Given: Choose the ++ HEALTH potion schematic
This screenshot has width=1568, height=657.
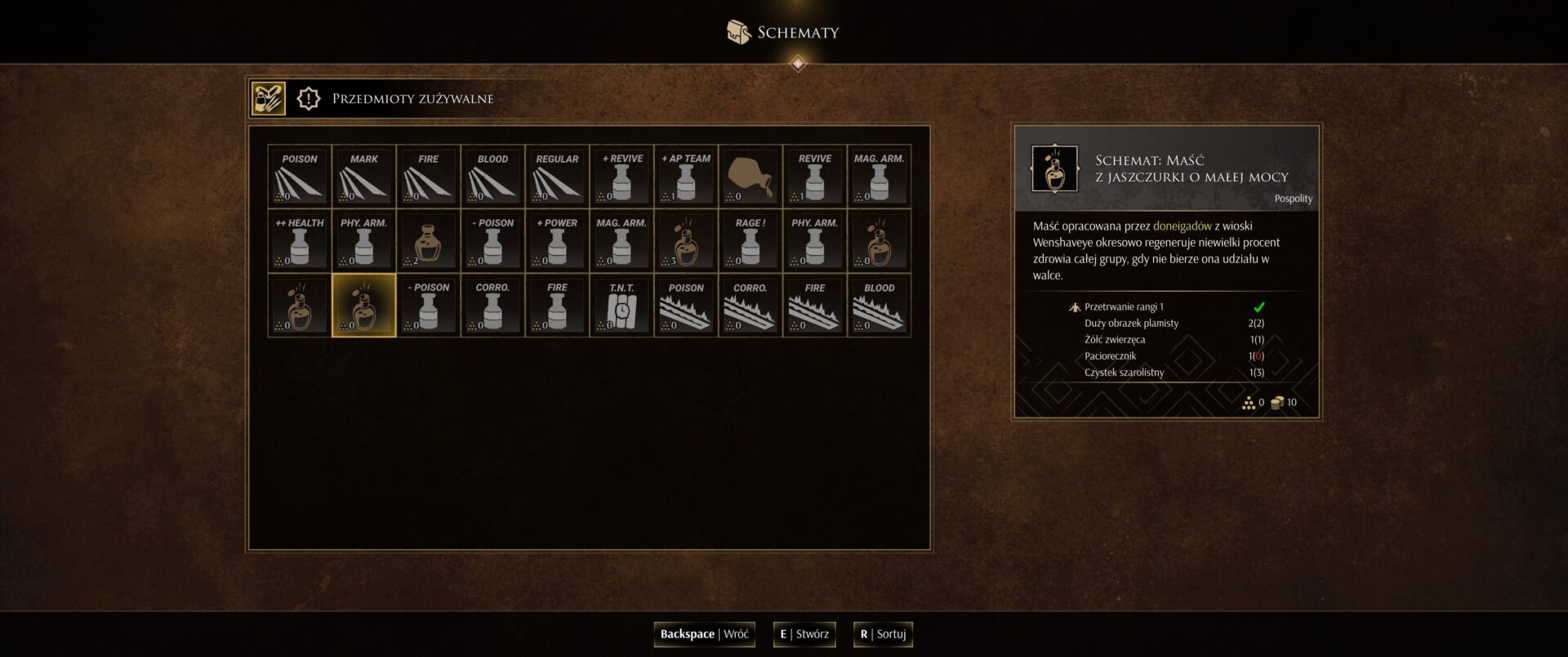Looking at the screenshot, I should coord(300,241).
